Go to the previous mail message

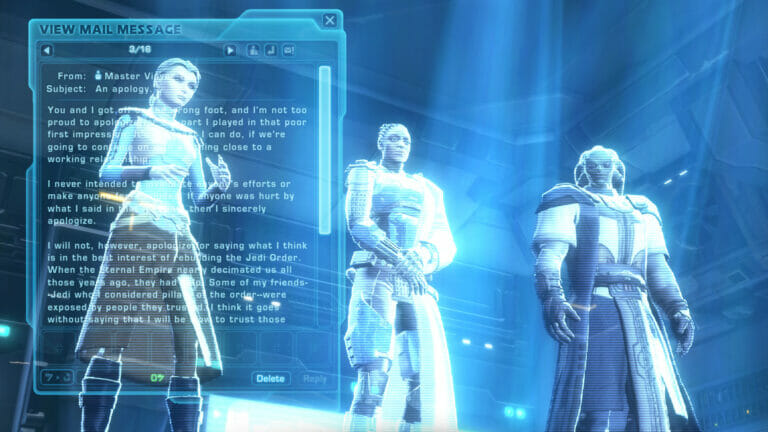(x=47, y=50)
